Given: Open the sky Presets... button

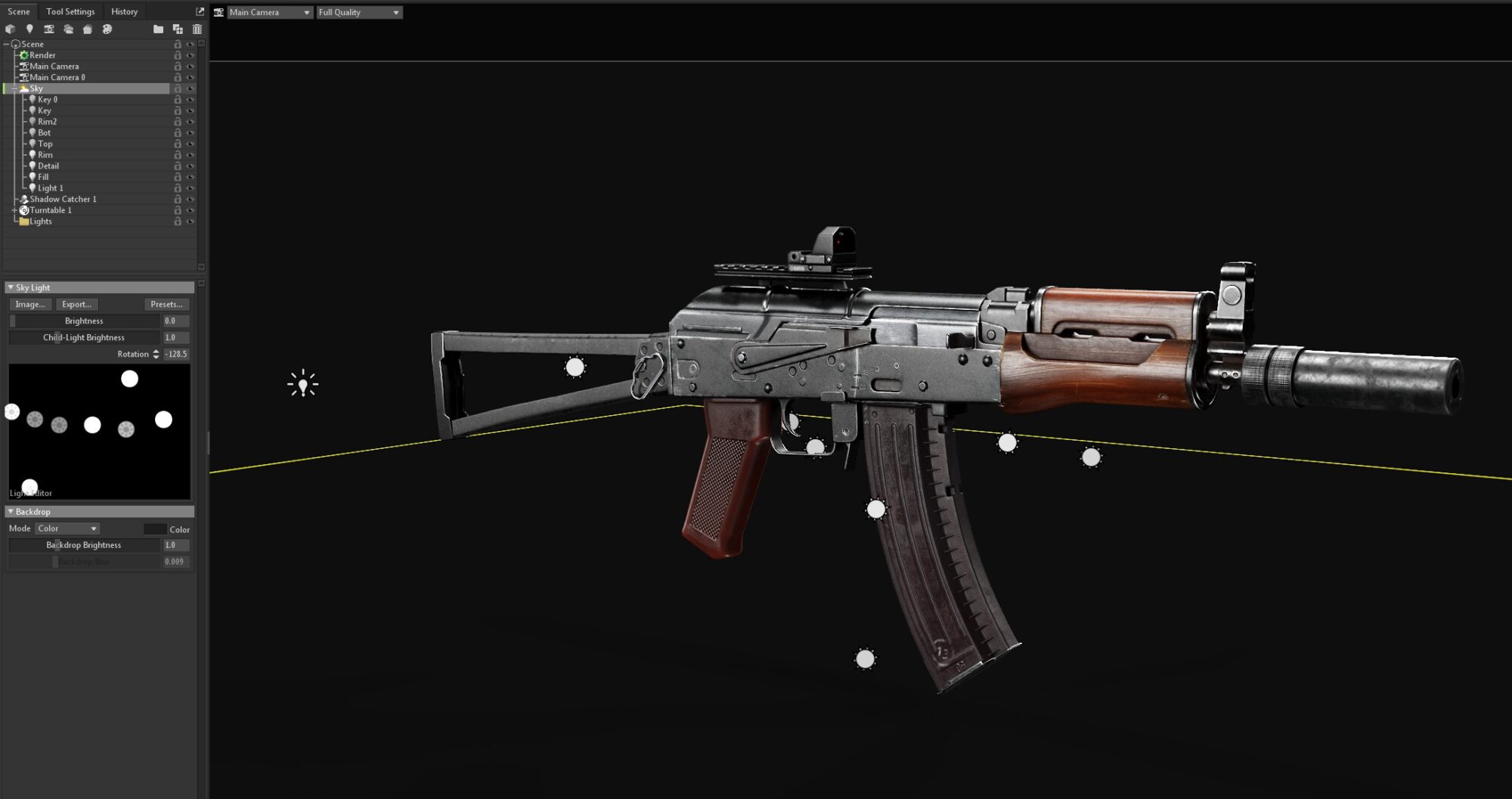Looking at the screenshot, I should click(166, 304).
